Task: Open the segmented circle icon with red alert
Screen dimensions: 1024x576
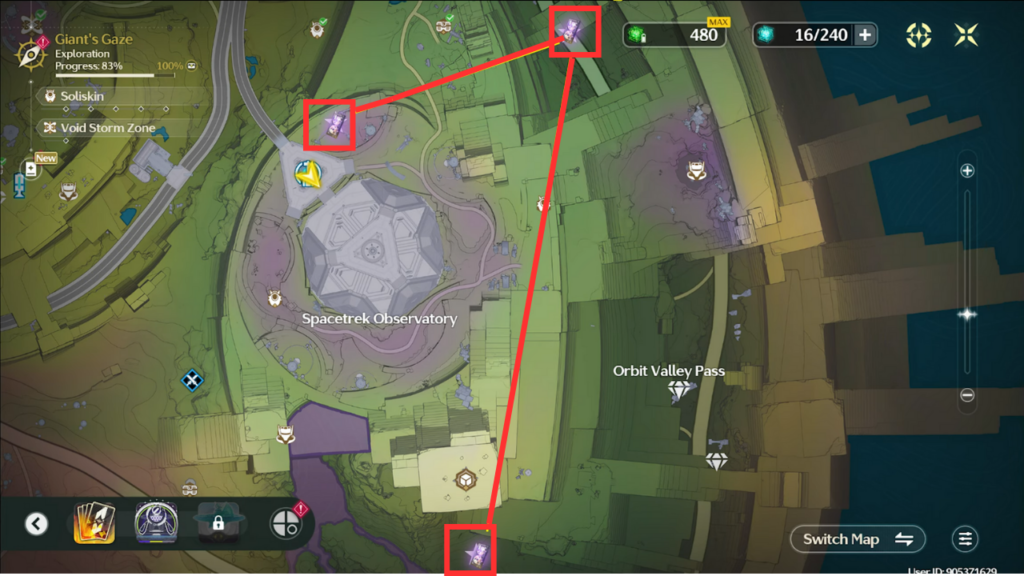Action: [283, 523]
